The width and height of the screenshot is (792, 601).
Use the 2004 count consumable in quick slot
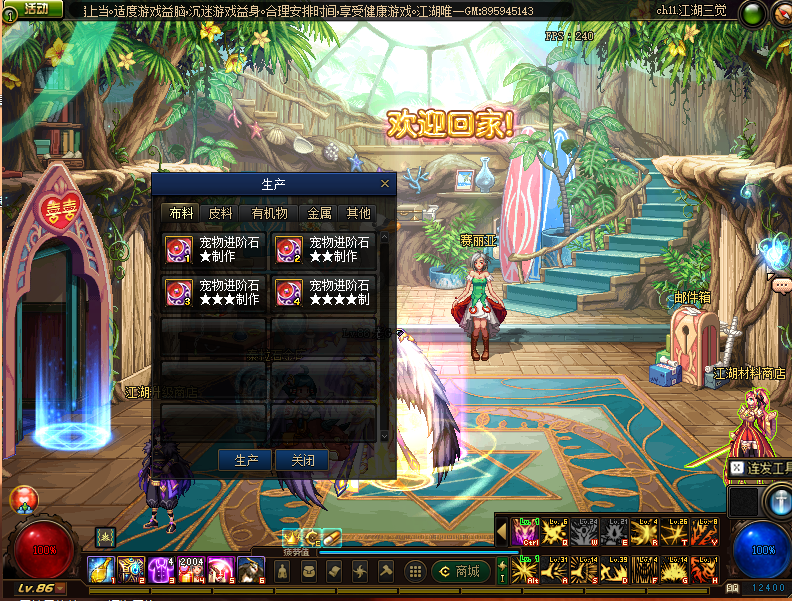tap(191, 570)
